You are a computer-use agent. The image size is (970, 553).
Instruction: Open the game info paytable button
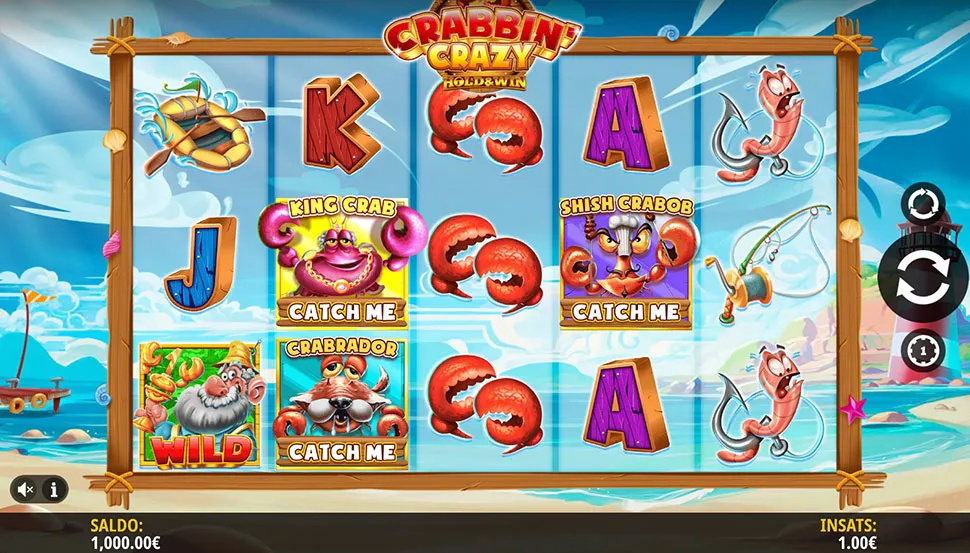(x=53, y=489)
